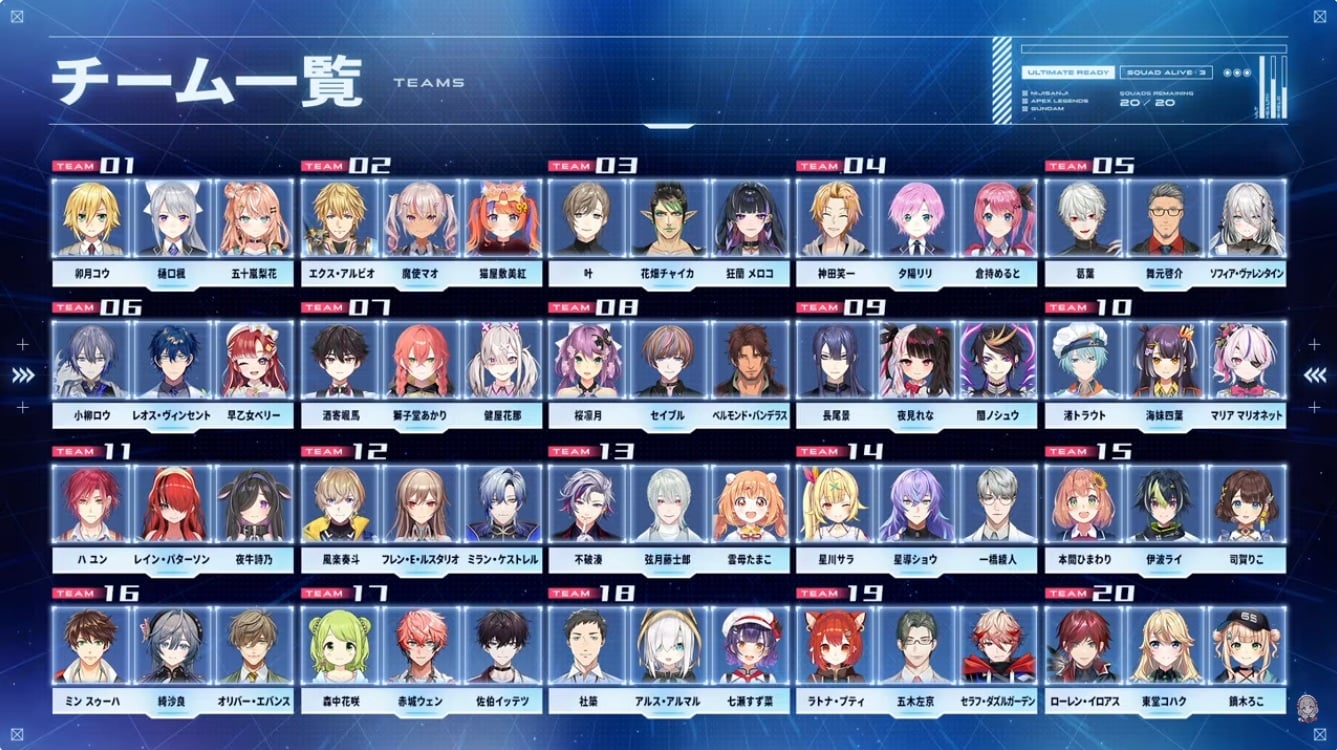
Task: Click the triple-chevron arrow on the right edge
Action: pyautogui.click(x=1314, y=375)
